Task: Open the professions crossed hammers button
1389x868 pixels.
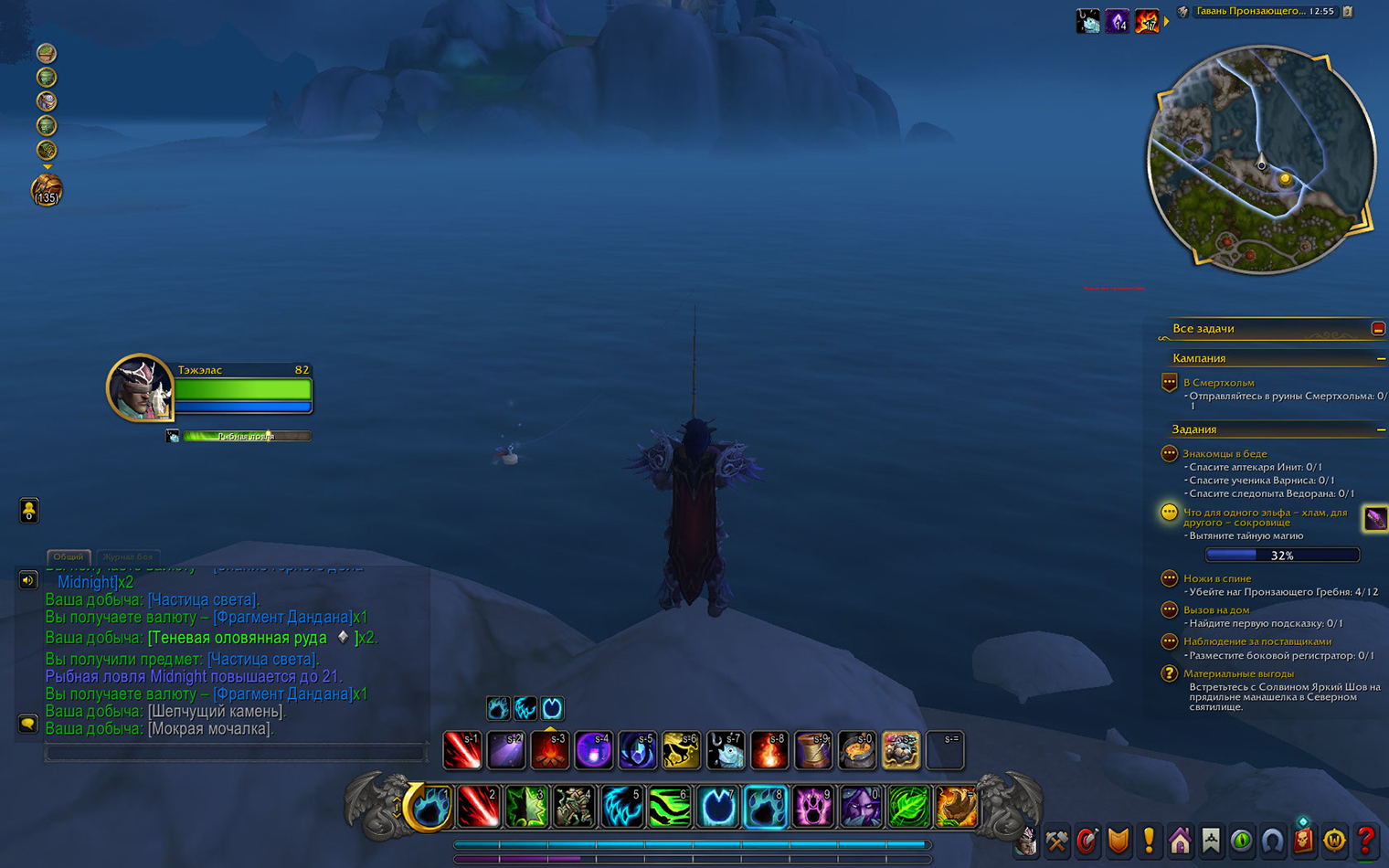Action: pyautogui.click(x=1057, y=840)
